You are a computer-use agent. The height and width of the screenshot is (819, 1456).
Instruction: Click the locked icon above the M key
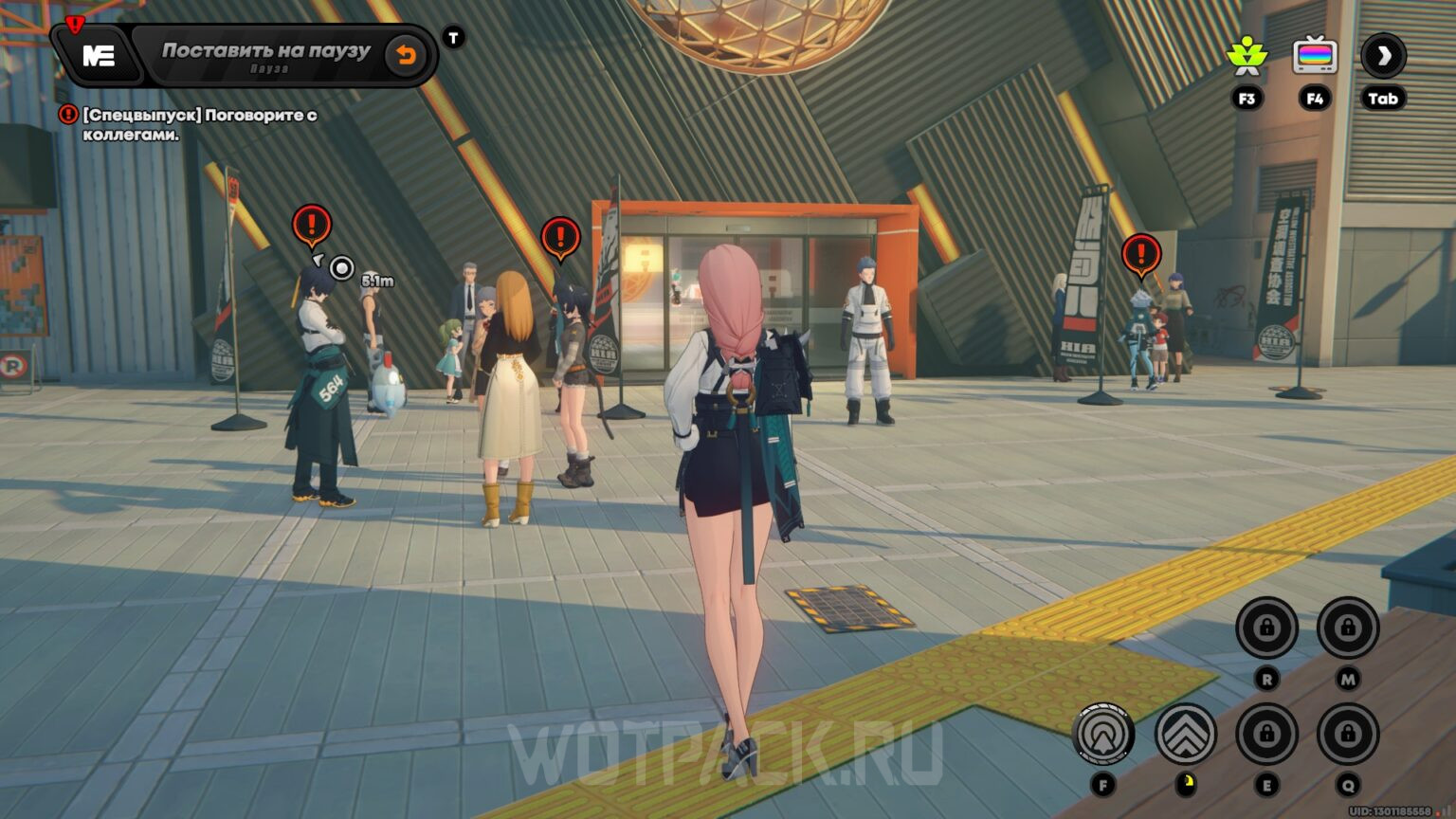click(1348, 625)
